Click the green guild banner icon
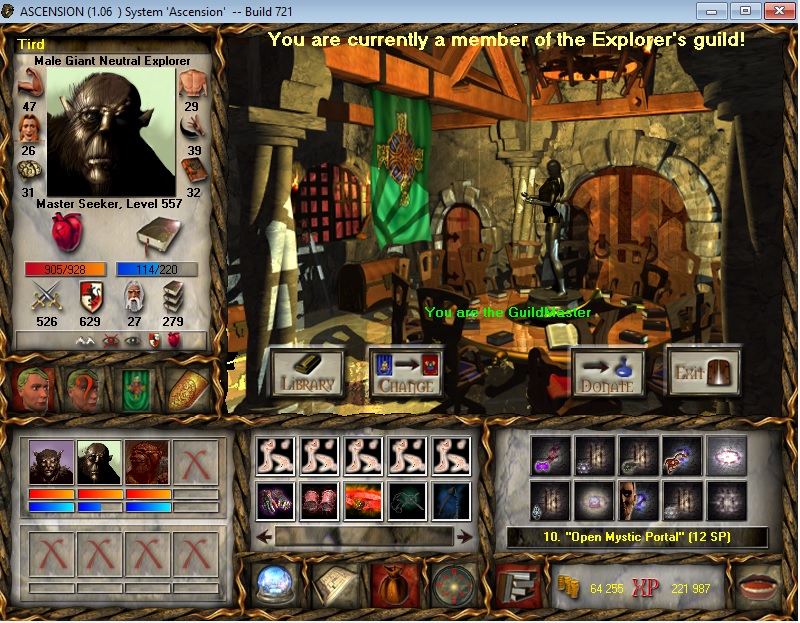 pyautogui.click(x=136, y=389)
